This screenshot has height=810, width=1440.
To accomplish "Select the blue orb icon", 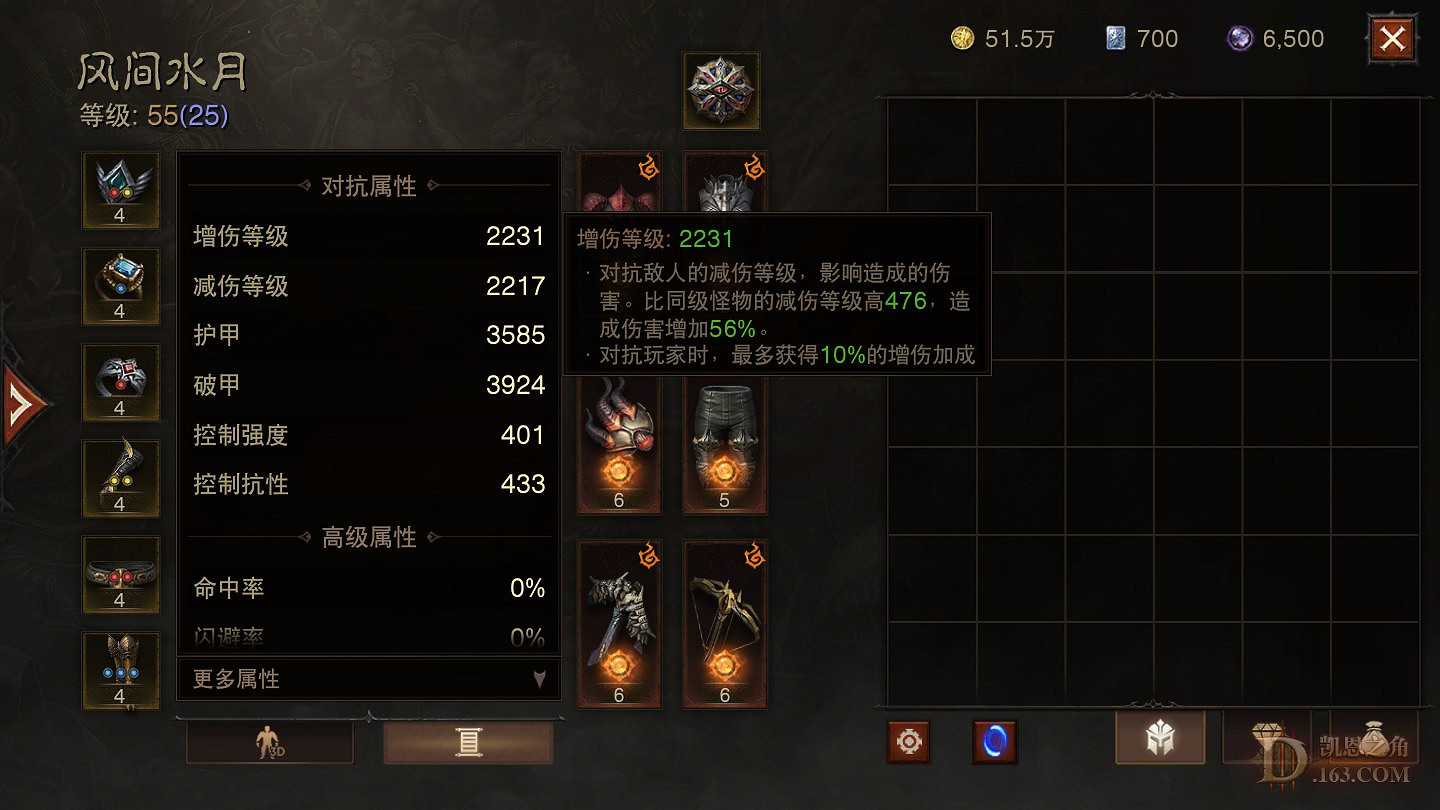I will pyautogui.click(x=994, y=740).
